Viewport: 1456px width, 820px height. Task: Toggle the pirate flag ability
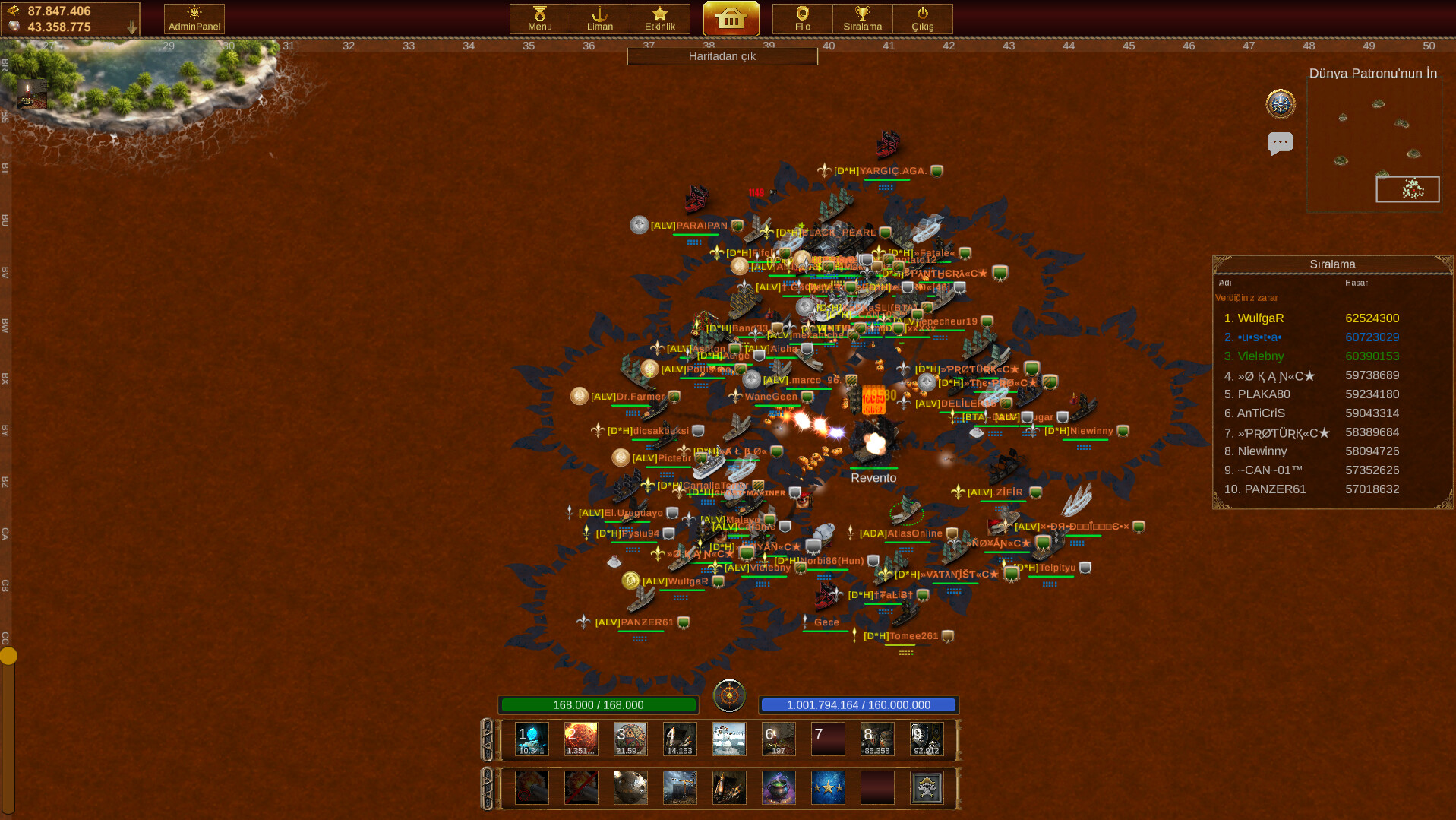[x=926, y=787]
